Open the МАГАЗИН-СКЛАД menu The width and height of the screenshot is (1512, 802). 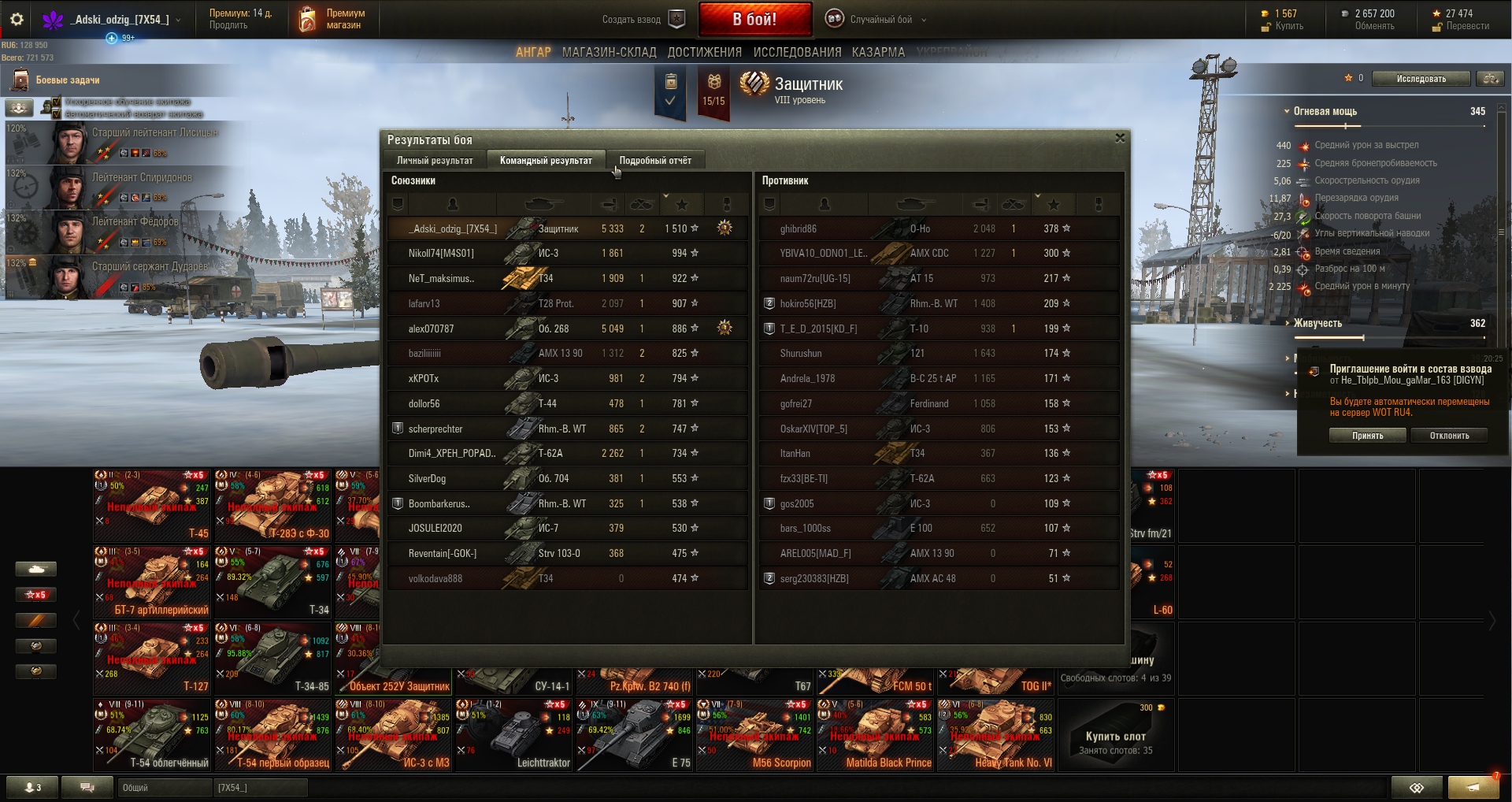pyautogui.click(x=609, y=52)
